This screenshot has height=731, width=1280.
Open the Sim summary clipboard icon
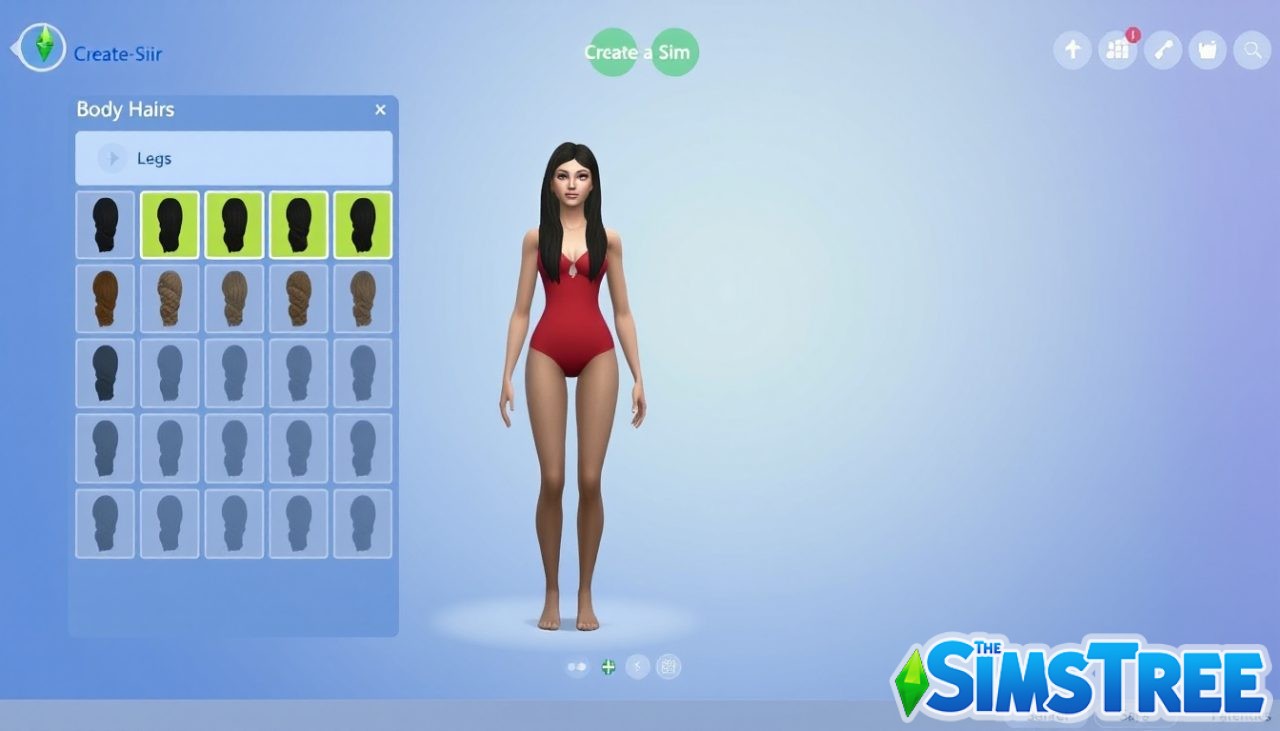668,665
